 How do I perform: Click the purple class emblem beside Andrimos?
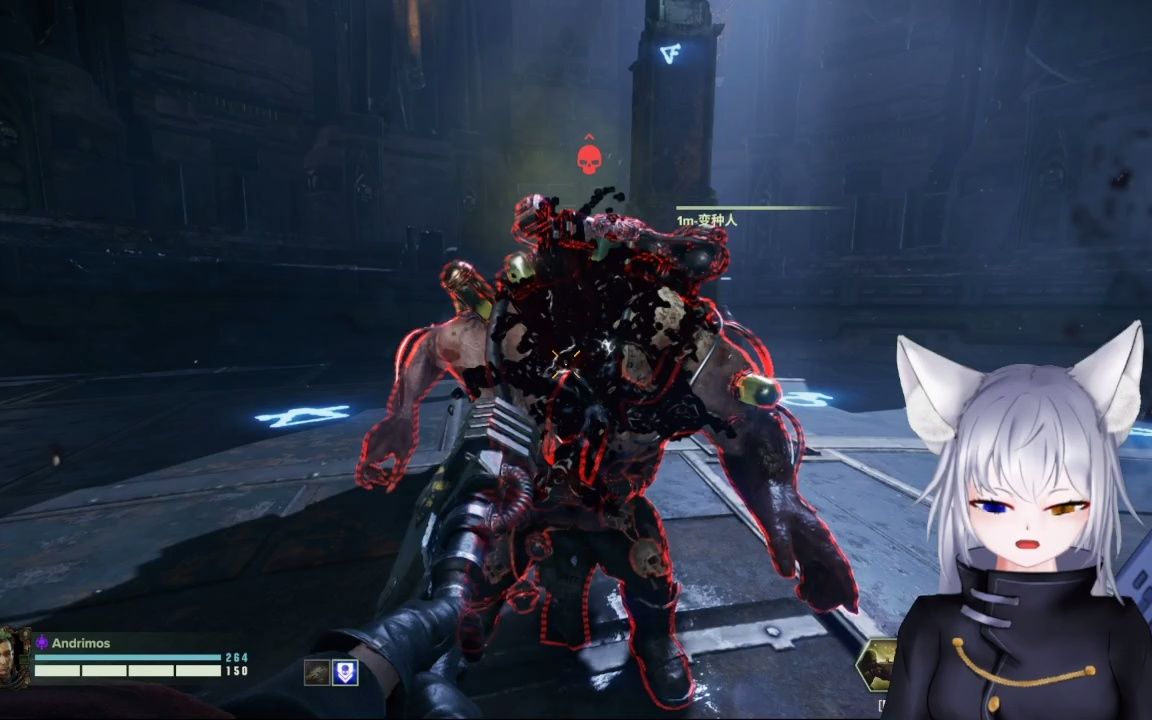click(x=42, y=643)
